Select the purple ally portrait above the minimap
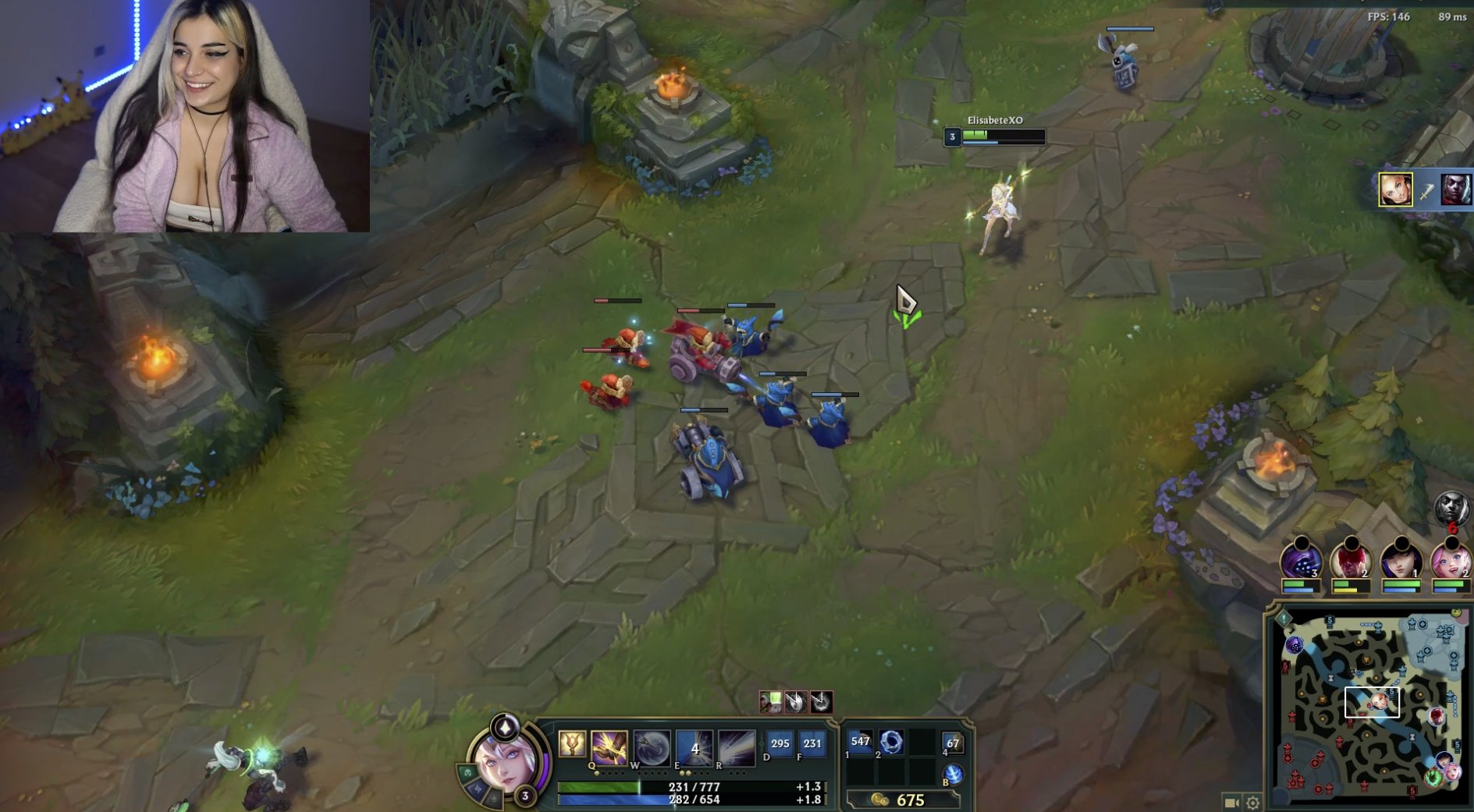Image resolution: width=1474 pixels, height=812 pixels. point(1301,558)
